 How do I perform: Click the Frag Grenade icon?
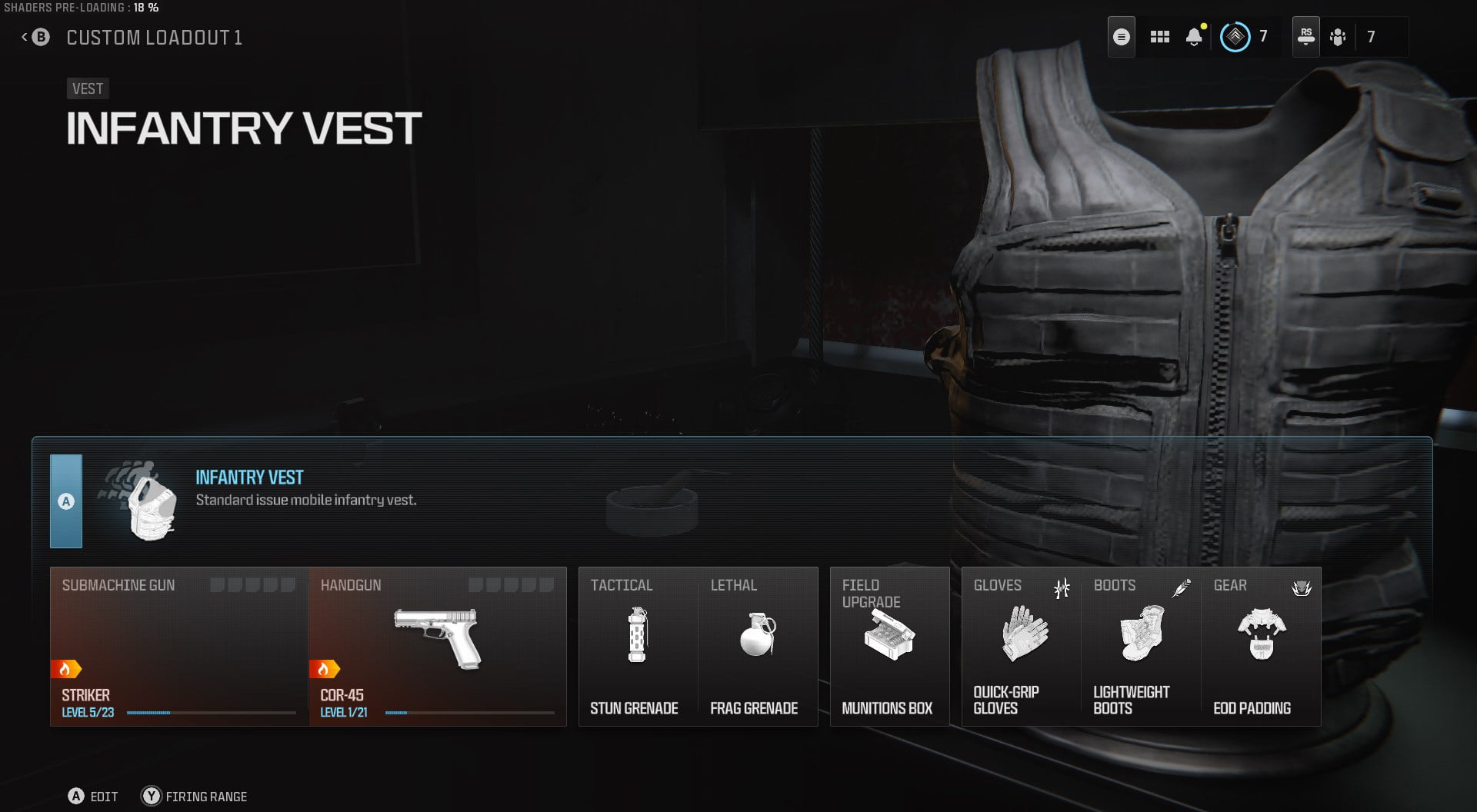coord(758,634)
